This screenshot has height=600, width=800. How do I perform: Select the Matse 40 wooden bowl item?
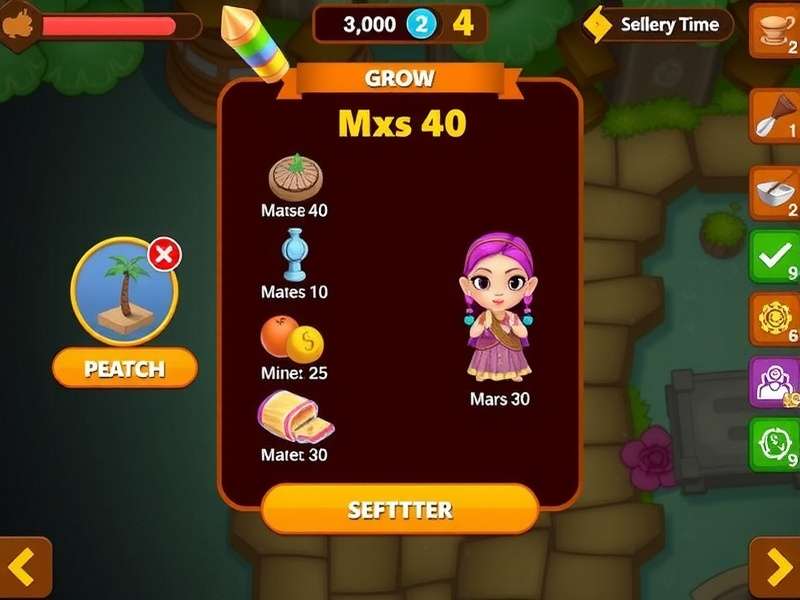tap(296, 178)
